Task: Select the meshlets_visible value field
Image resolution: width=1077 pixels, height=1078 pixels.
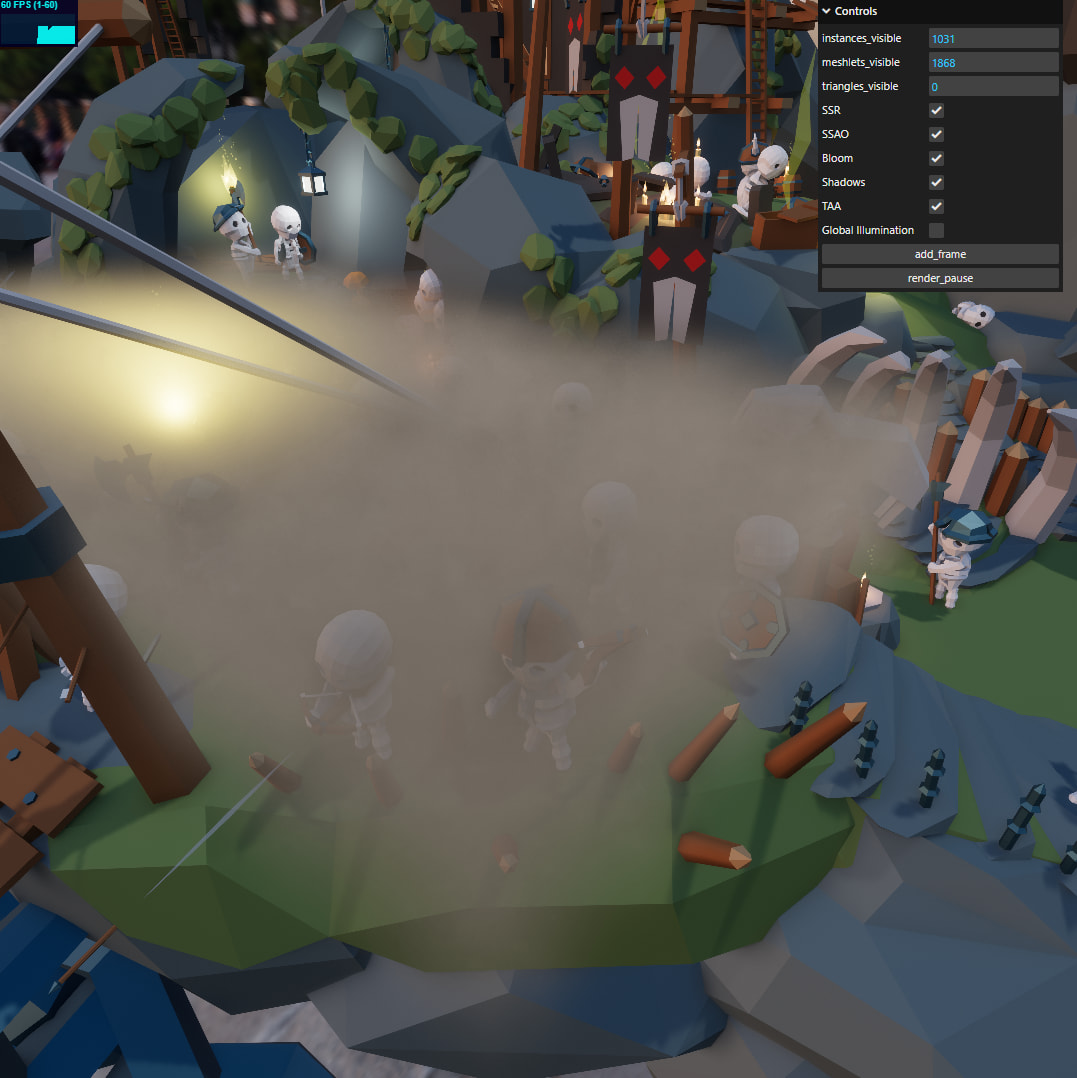Action: click(992, 62)
